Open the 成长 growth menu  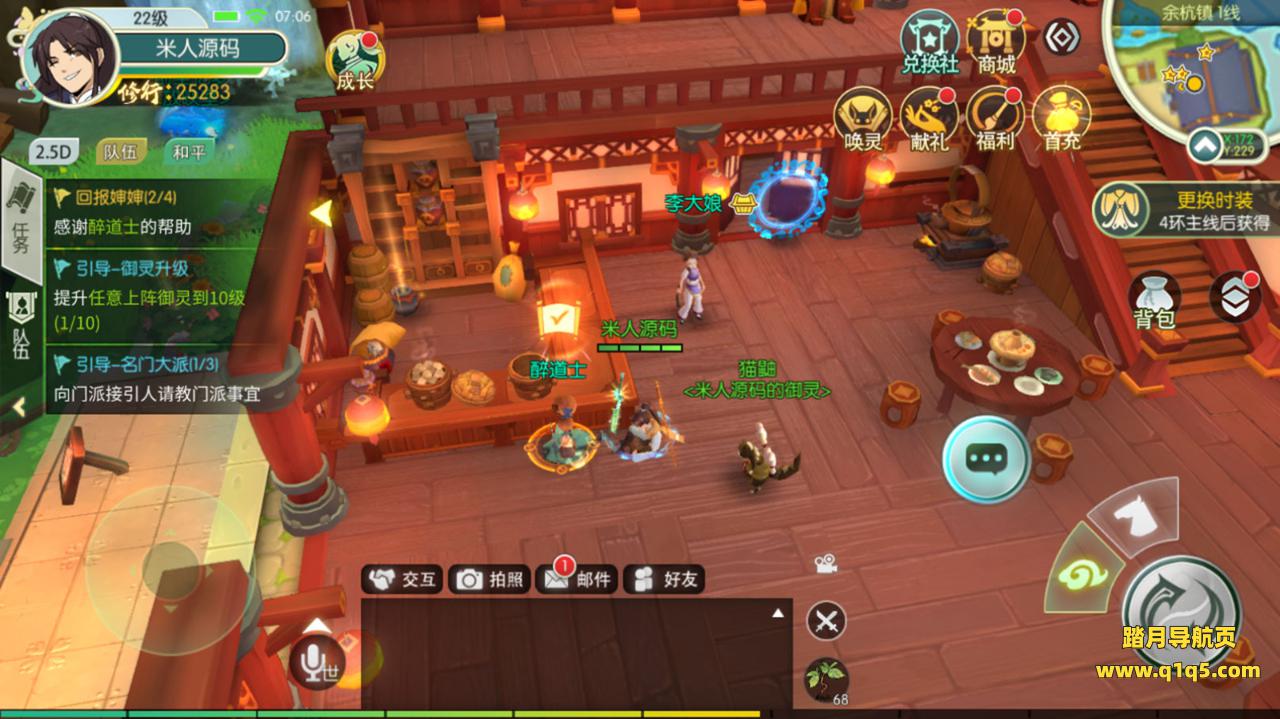[354, 60]
